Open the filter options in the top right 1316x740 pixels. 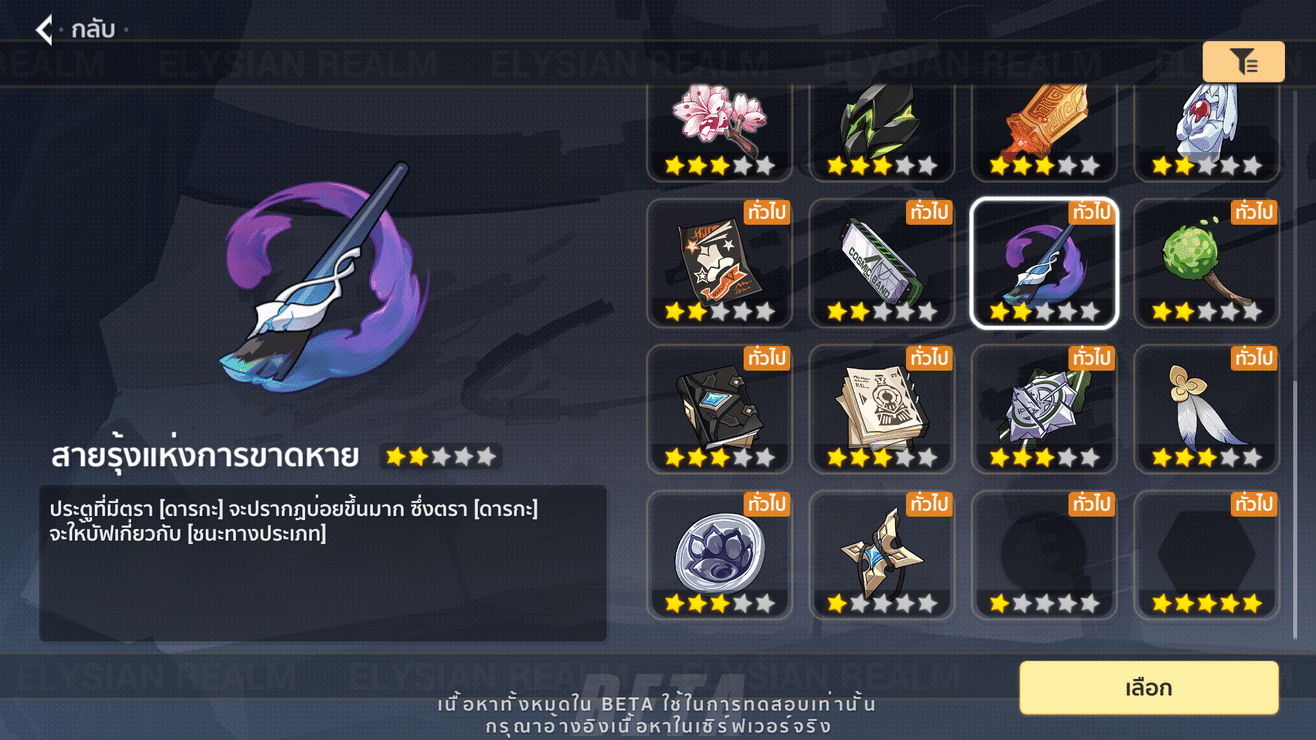tap(1243, 61)
